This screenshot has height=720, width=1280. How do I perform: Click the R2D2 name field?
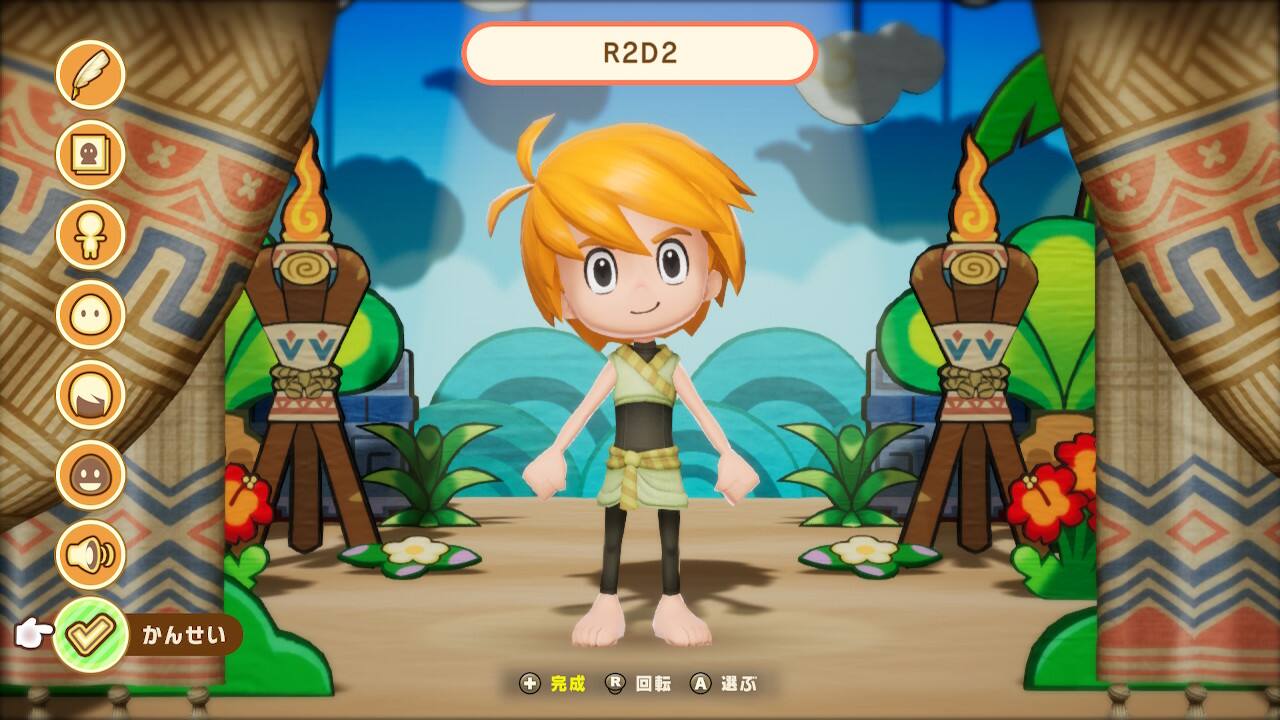coord(640,53)
